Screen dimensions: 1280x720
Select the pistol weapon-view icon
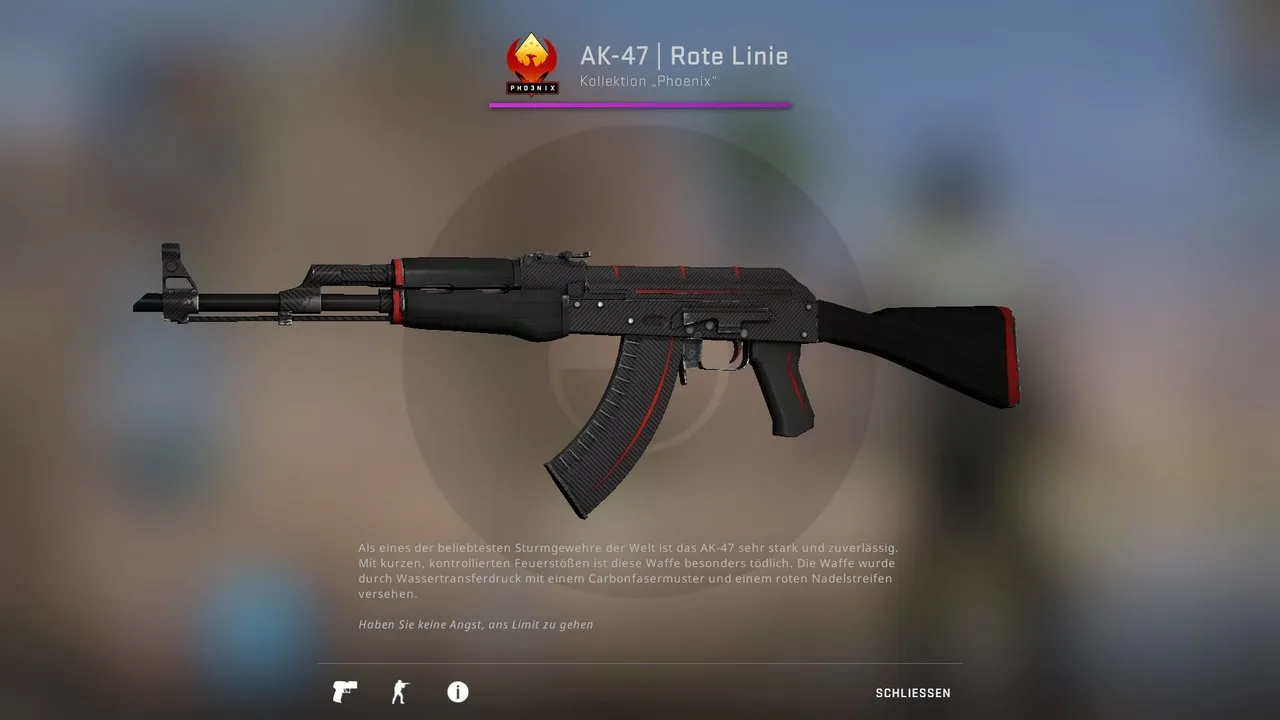pos(344,692)
